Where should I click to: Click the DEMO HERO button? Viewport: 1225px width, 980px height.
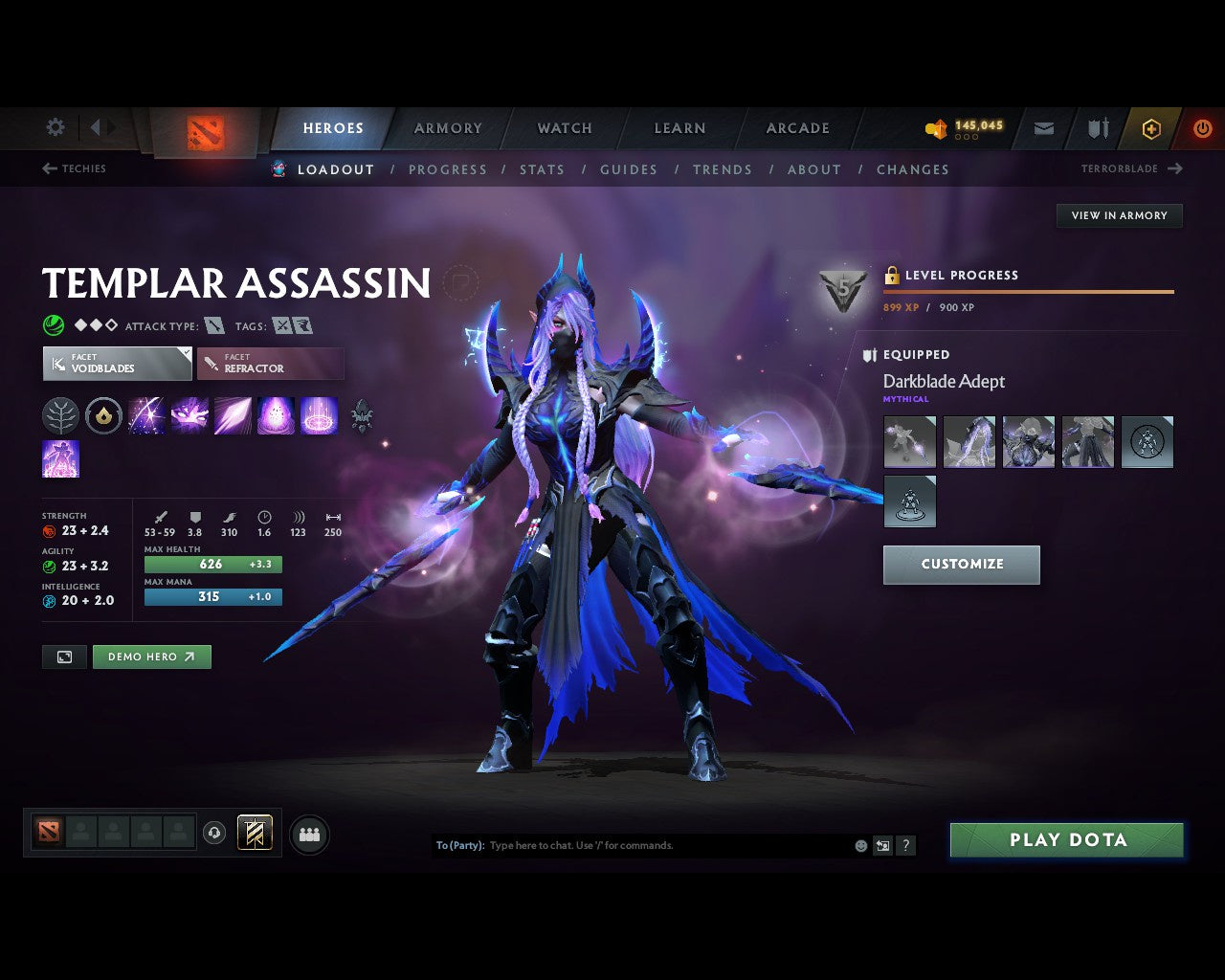151,657
